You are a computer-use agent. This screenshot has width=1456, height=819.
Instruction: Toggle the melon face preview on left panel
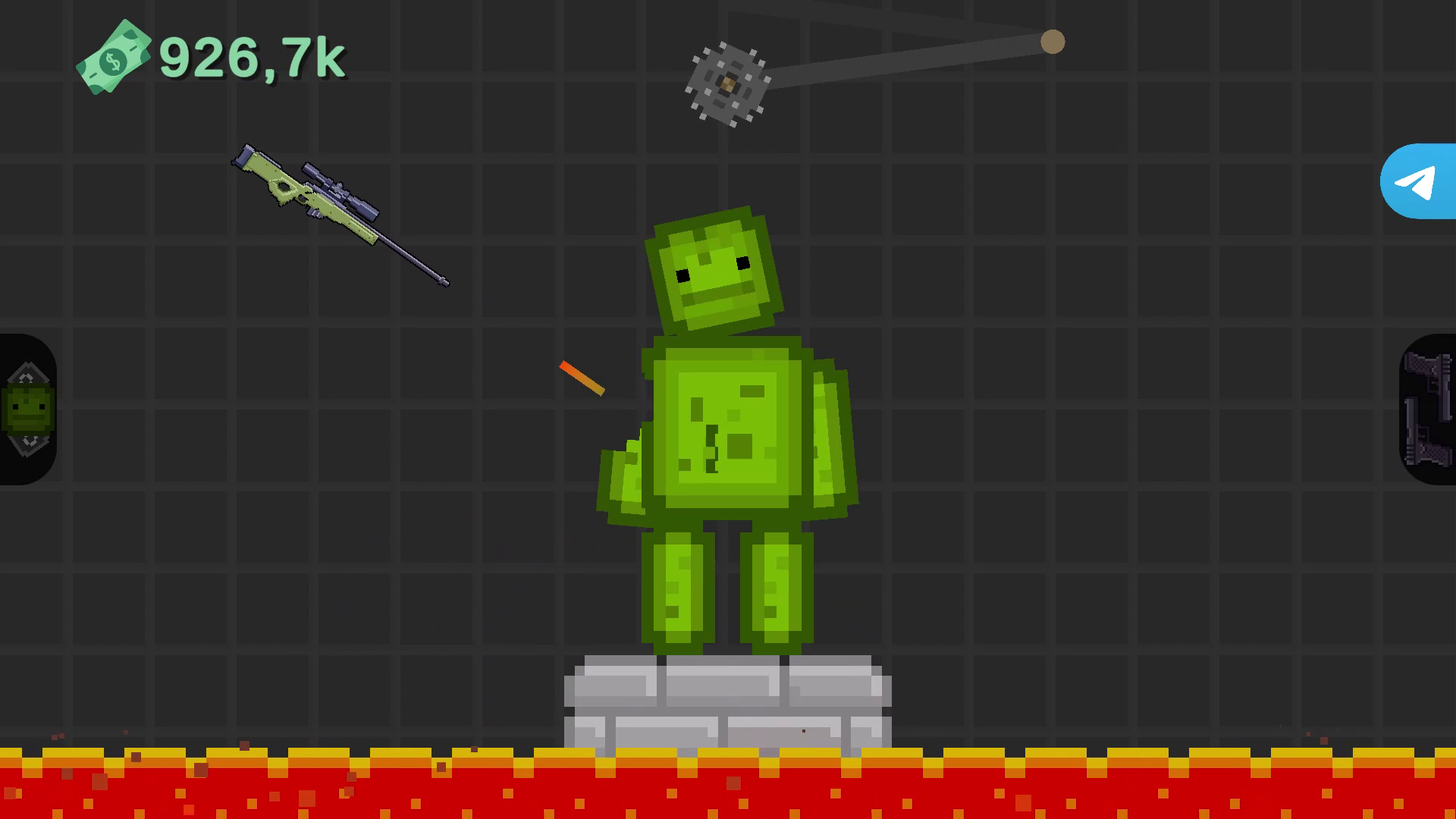tap(27, 406)
